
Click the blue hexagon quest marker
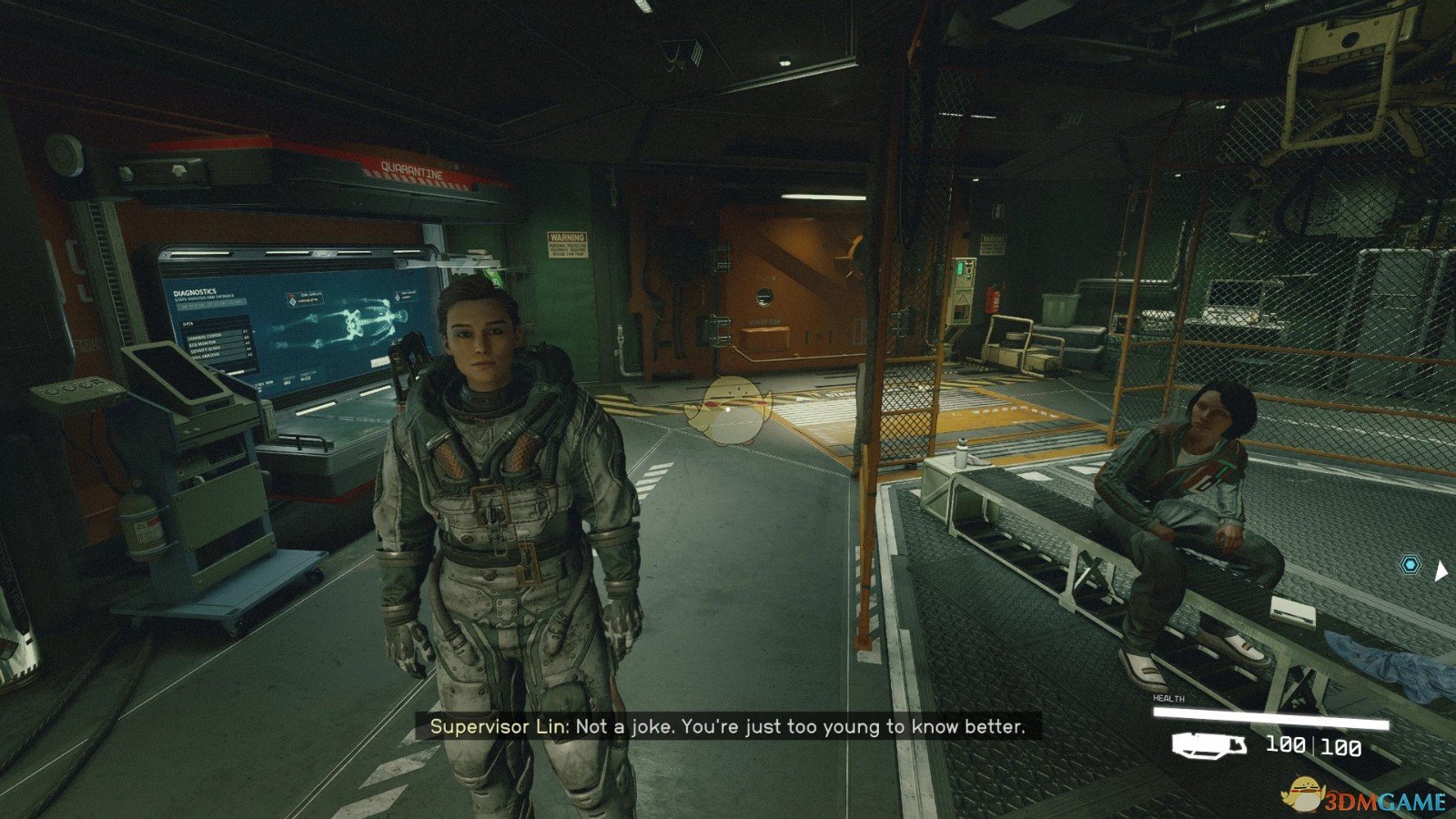(1410, 566)
